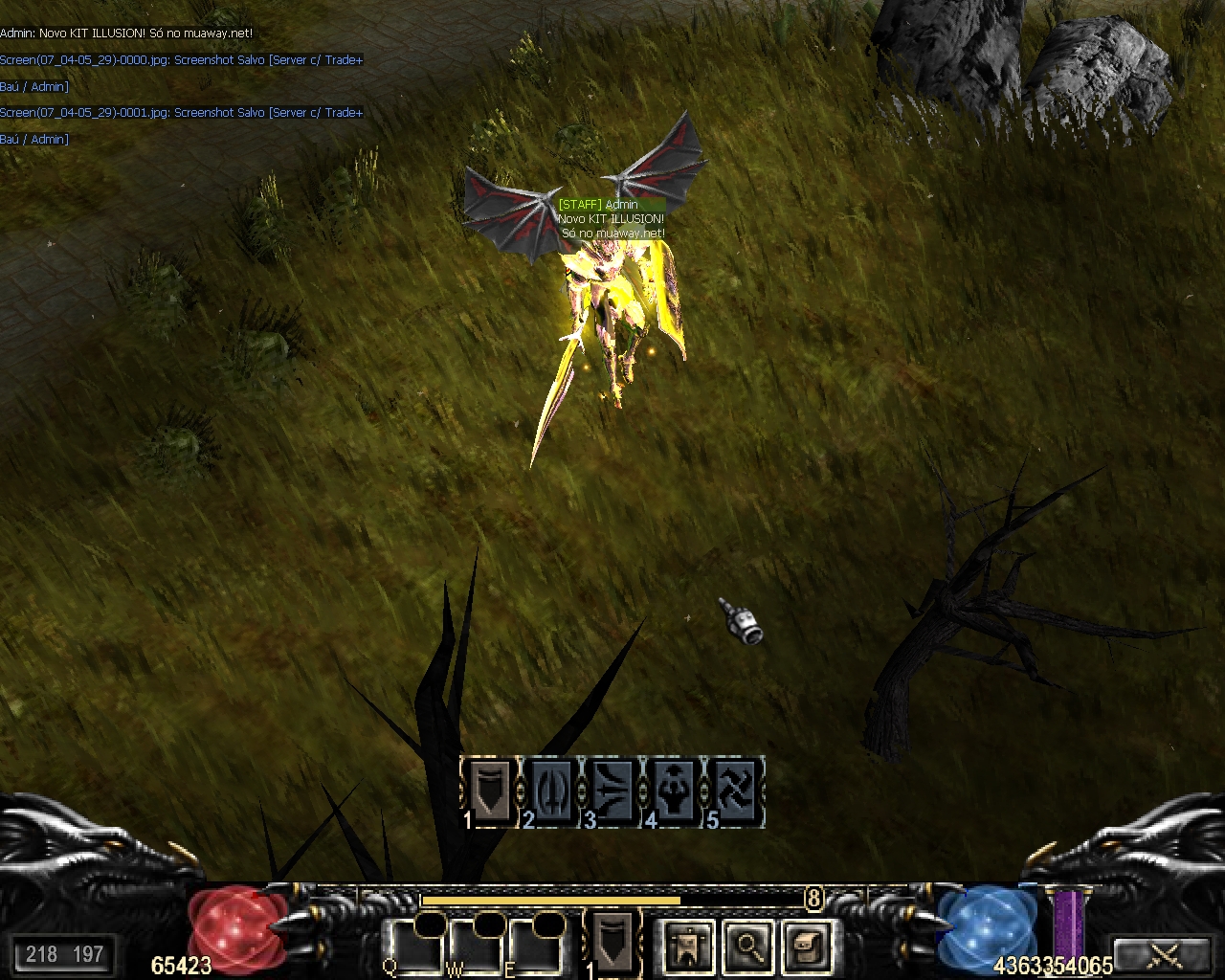Image resolution: width=1225 pixels, height=980 pixels.
Task: Activate the sword skill in slot 2
Action: click(x=551, y=790)
